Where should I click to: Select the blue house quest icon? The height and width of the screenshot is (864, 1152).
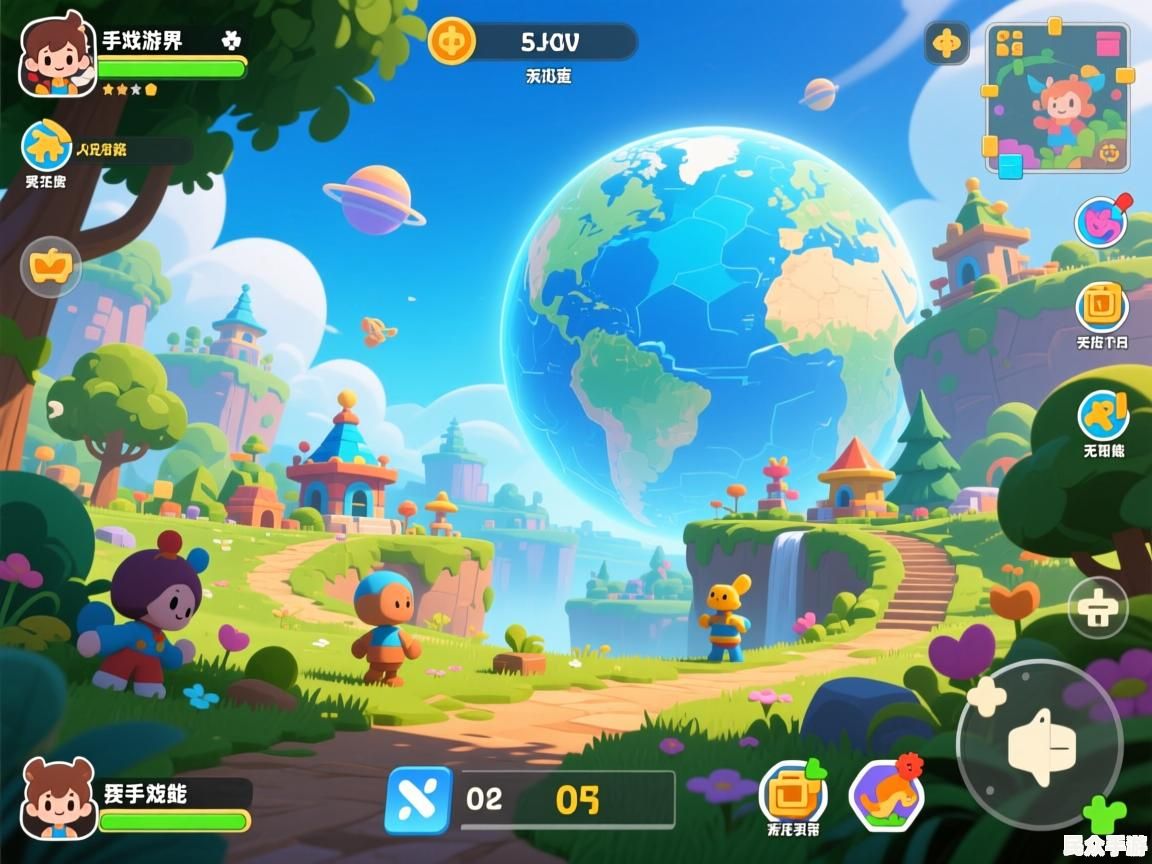coord(46,146)
